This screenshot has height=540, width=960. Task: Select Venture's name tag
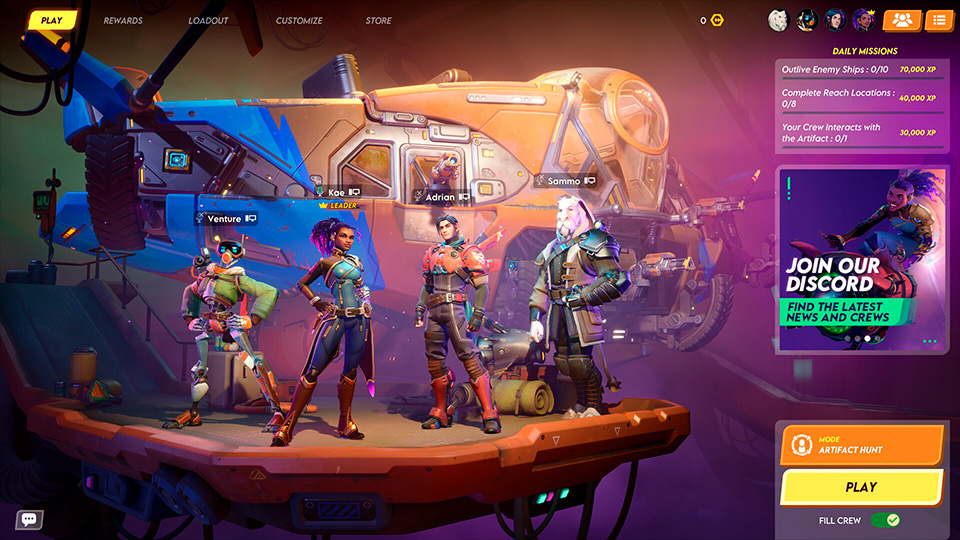(x=226, y=218)
